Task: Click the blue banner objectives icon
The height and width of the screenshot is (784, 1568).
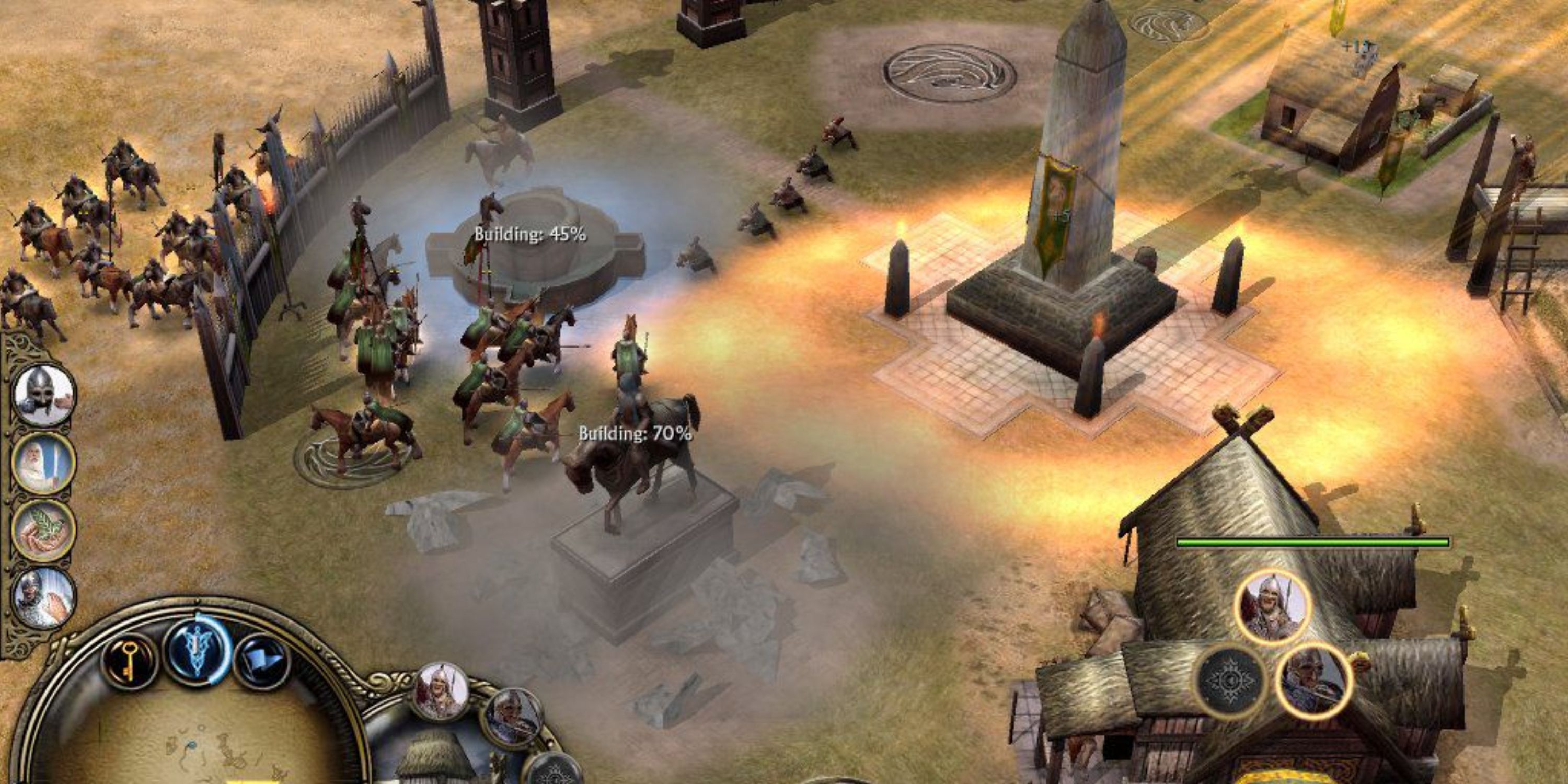Action: 262,659
